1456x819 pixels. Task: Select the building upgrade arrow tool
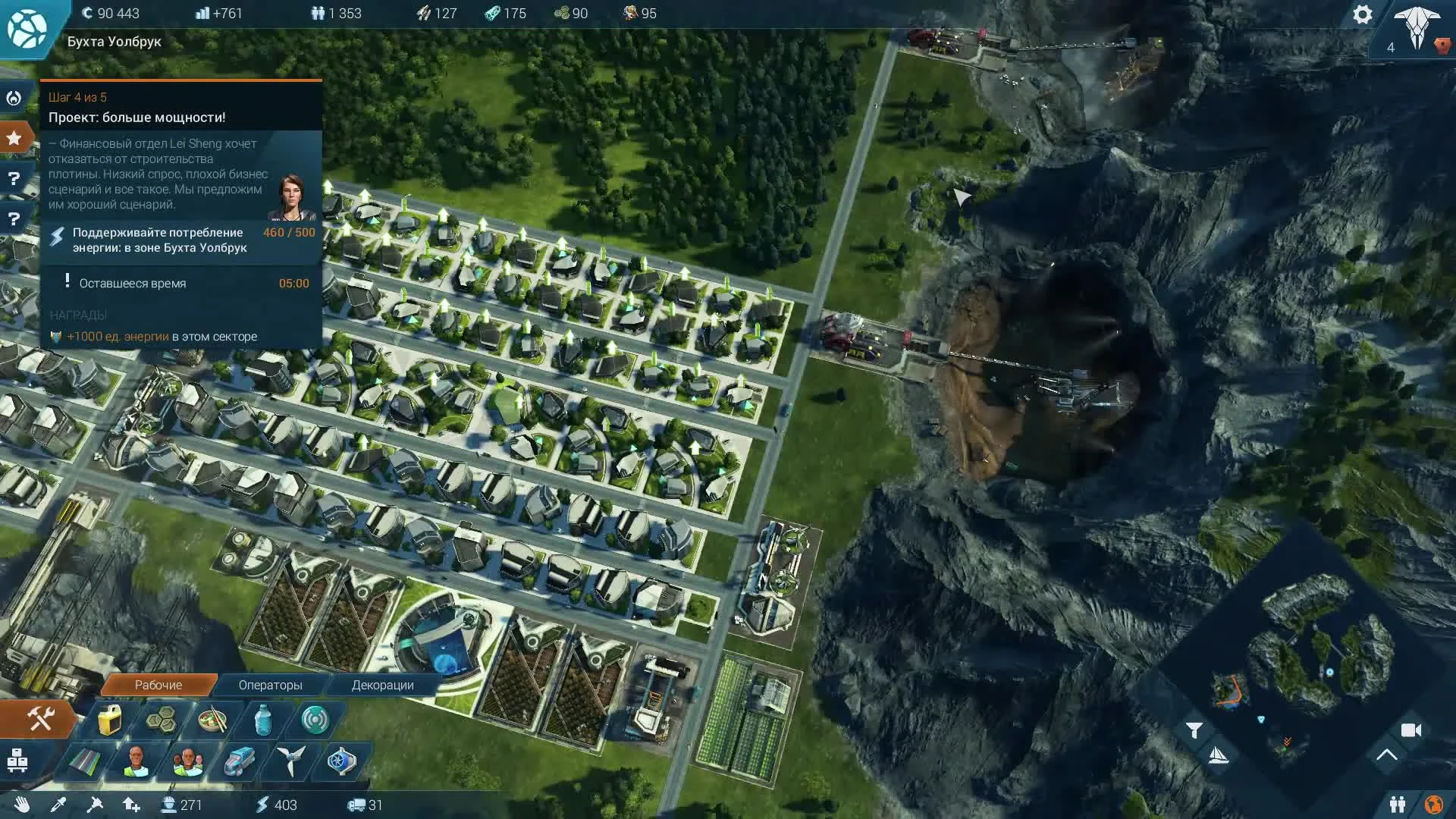pyautogui.click(x=131, y=805)
